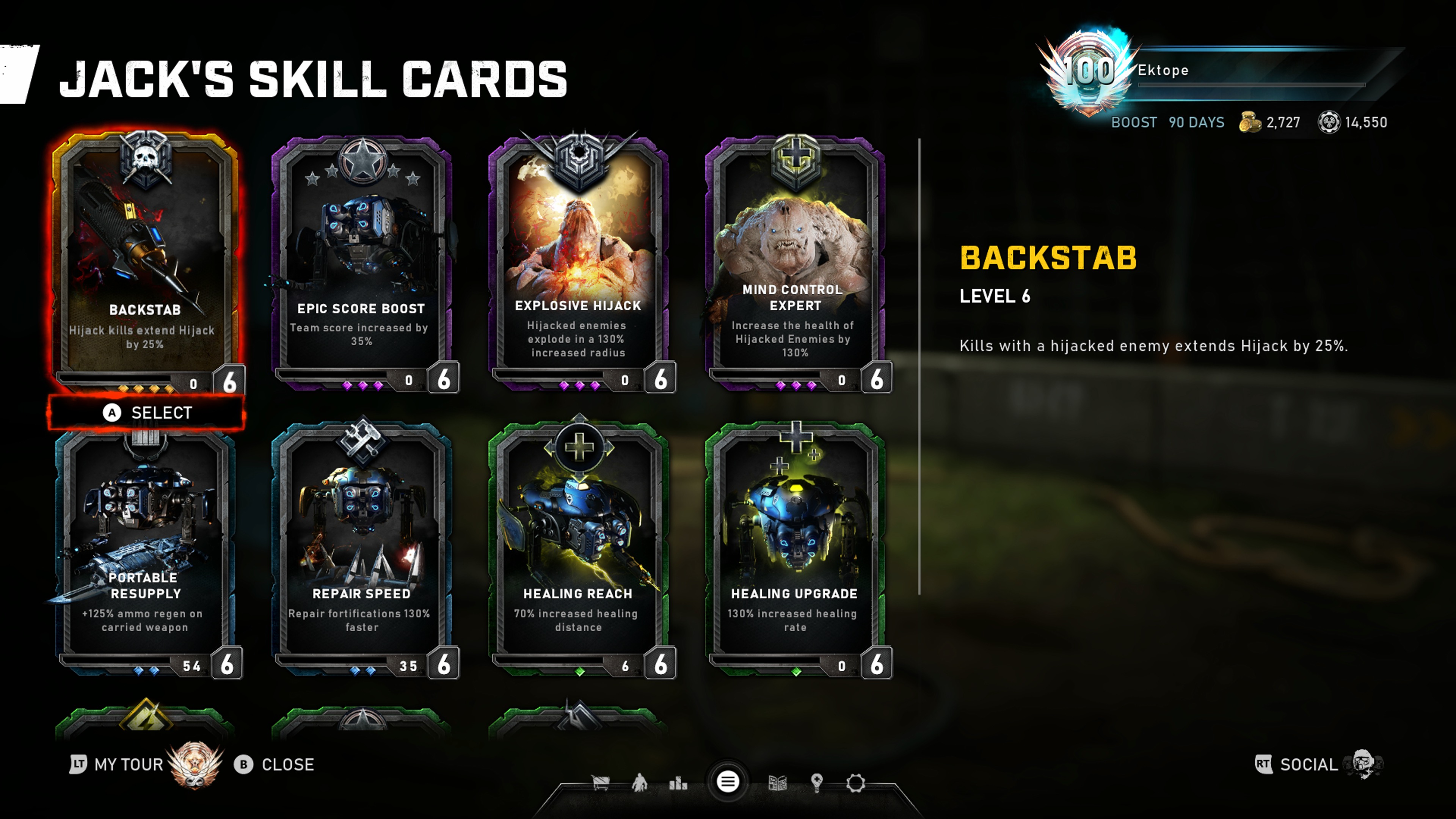
Task: Open the store shopping cart icon
Action: point(600,783)
